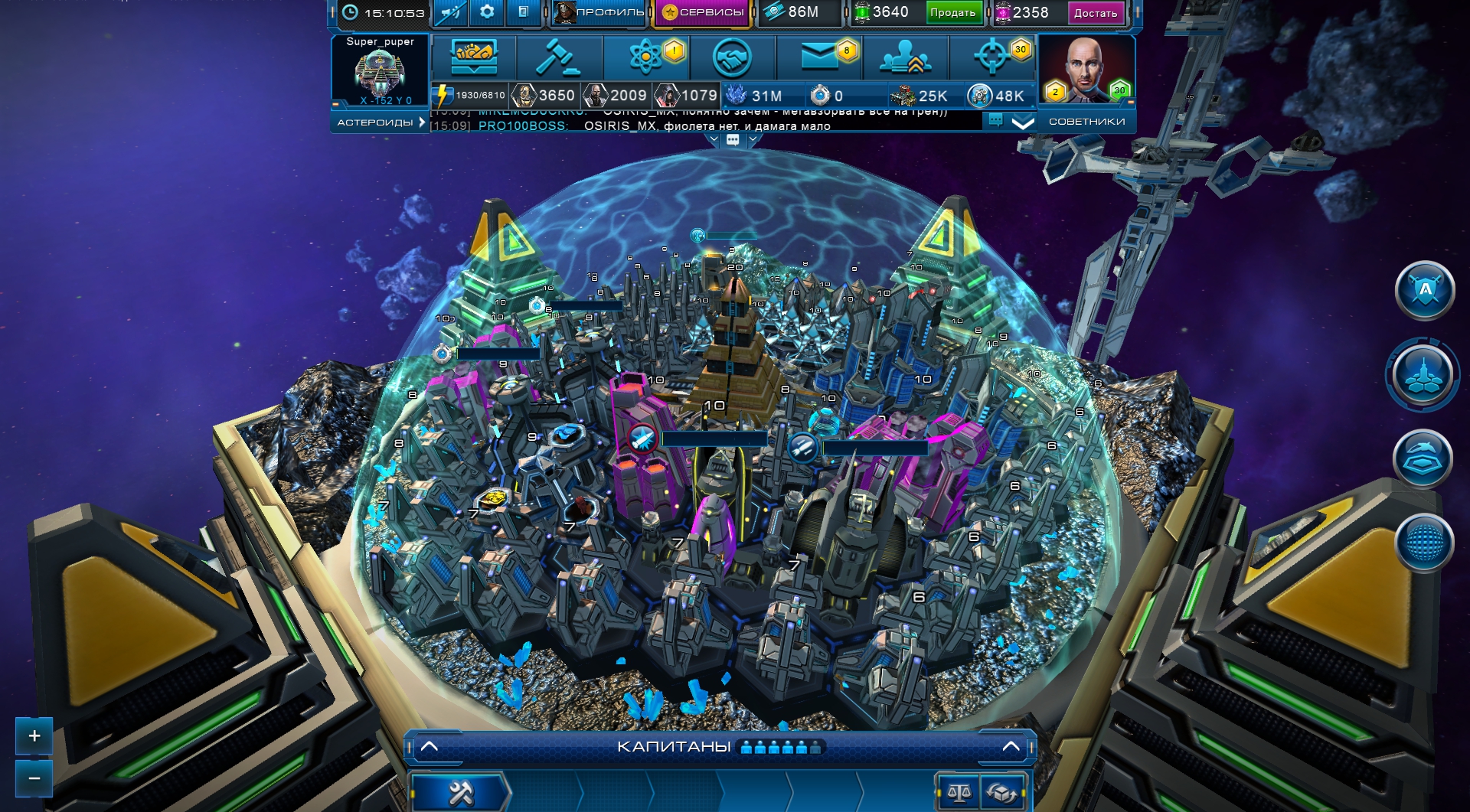Zoom in with the plus button
The height and width of the screenshot is (812, 1470).
(34, 736)
